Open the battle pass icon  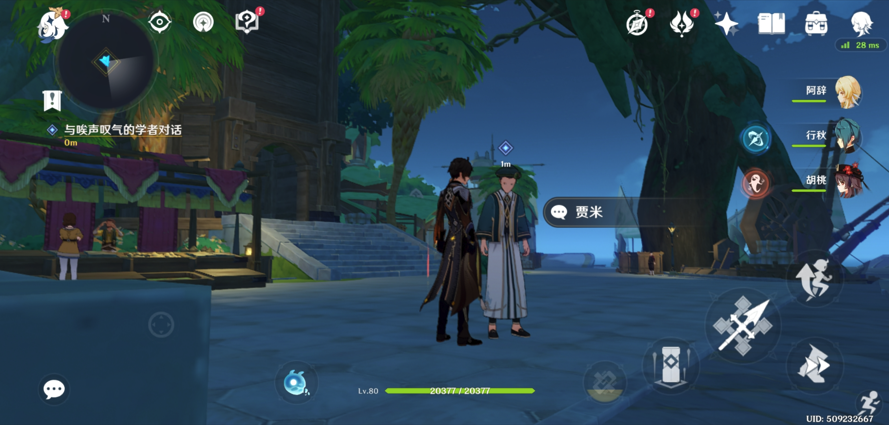(x=682, y=23)
